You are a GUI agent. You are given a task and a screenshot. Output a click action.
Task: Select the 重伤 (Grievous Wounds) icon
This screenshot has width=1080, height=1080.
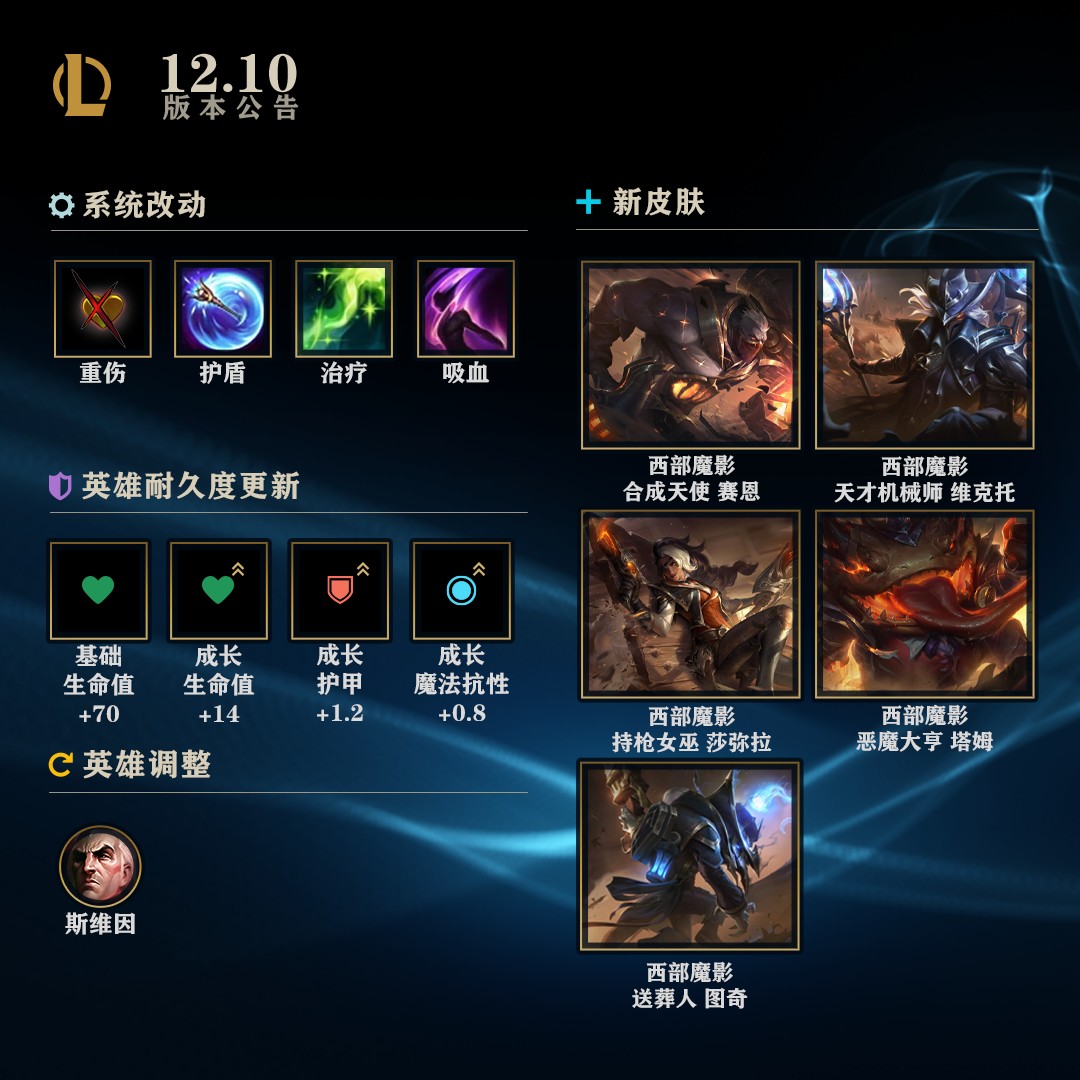[103, 309]
